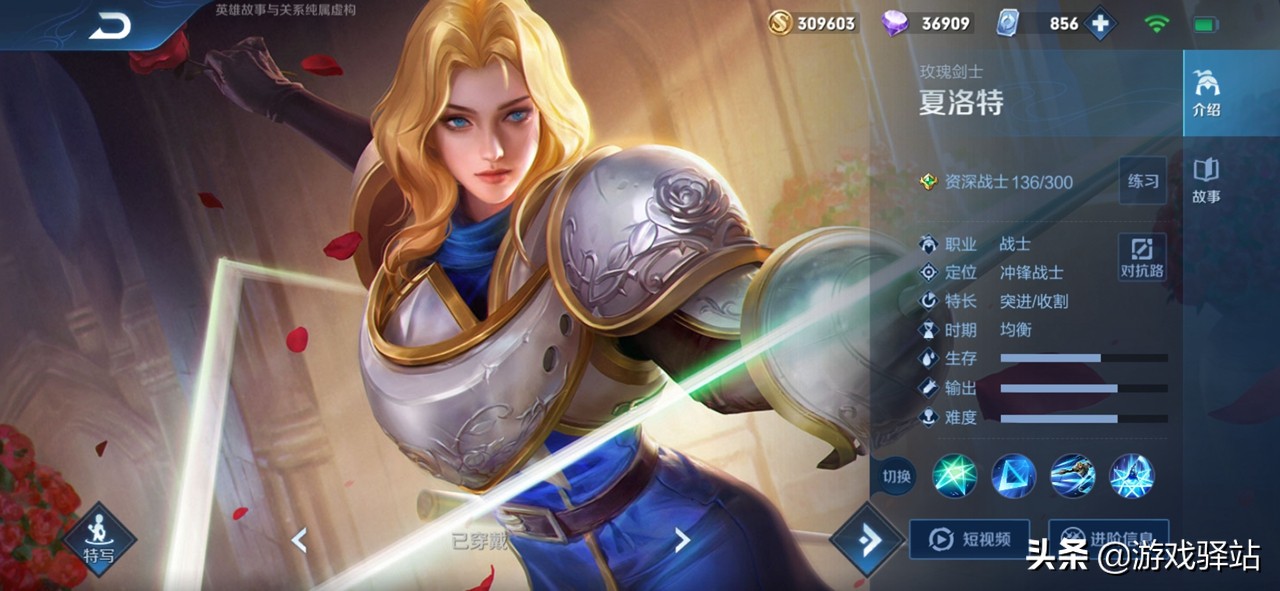The image size is (1280, 591).
Task: Switch to the 介绍 introduction tab
Action: tap(1206, 94)
